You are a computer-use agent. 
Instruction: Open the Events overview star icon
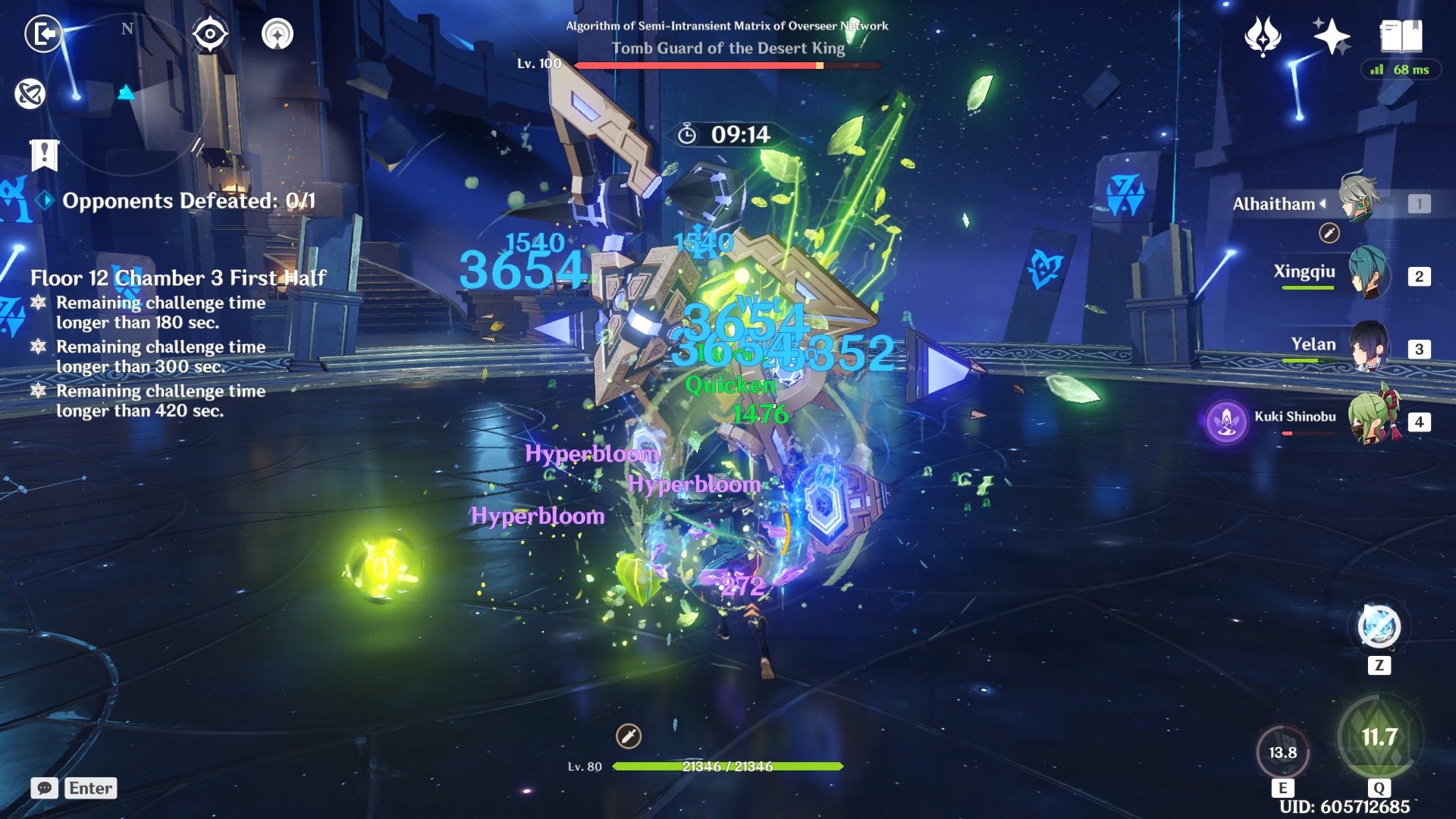point(1331,33)
